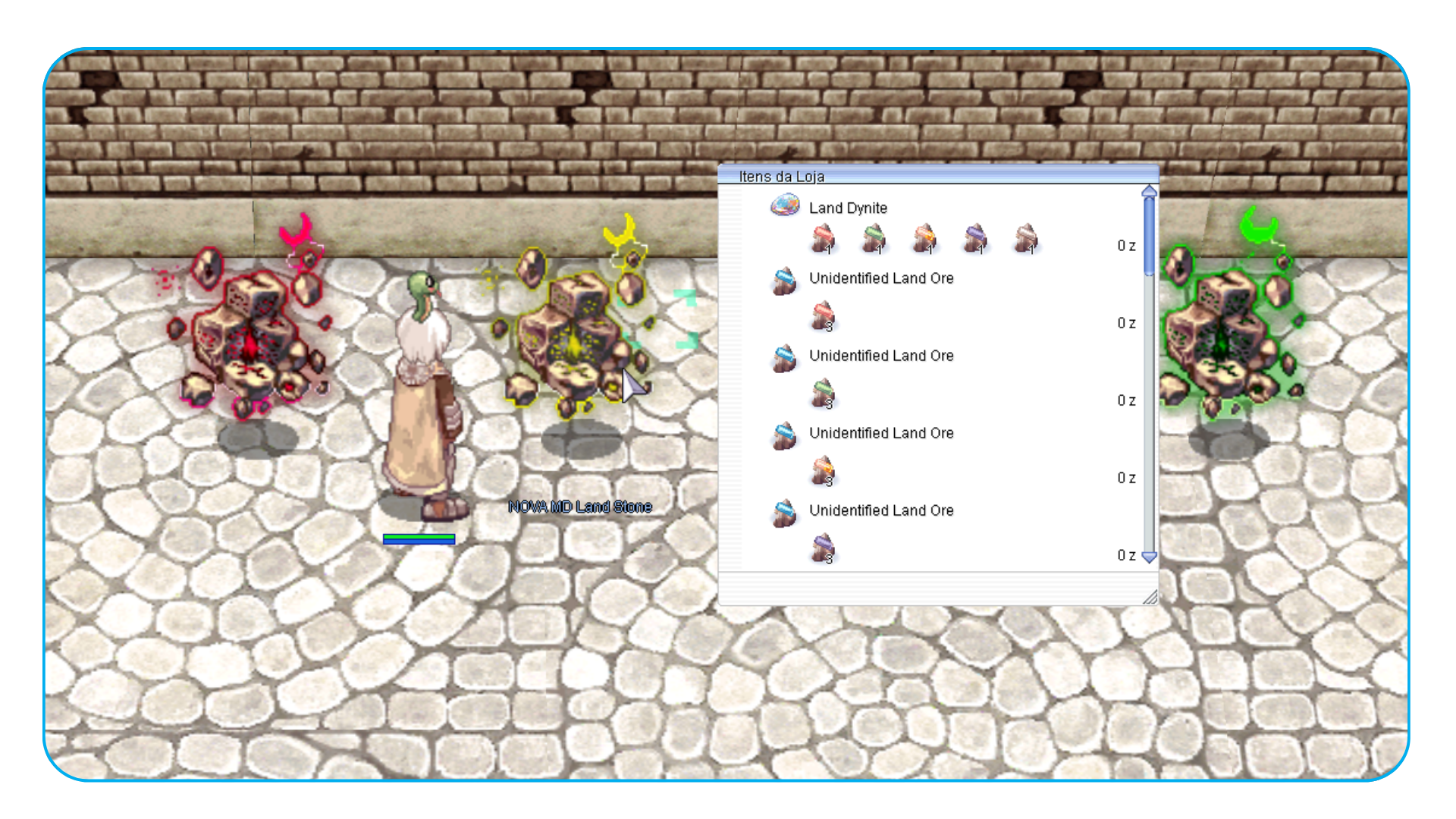Viewport: 1456px width, 819px height.
Task: Click the shop window resize grip
Action: [x=1150, y=598]
